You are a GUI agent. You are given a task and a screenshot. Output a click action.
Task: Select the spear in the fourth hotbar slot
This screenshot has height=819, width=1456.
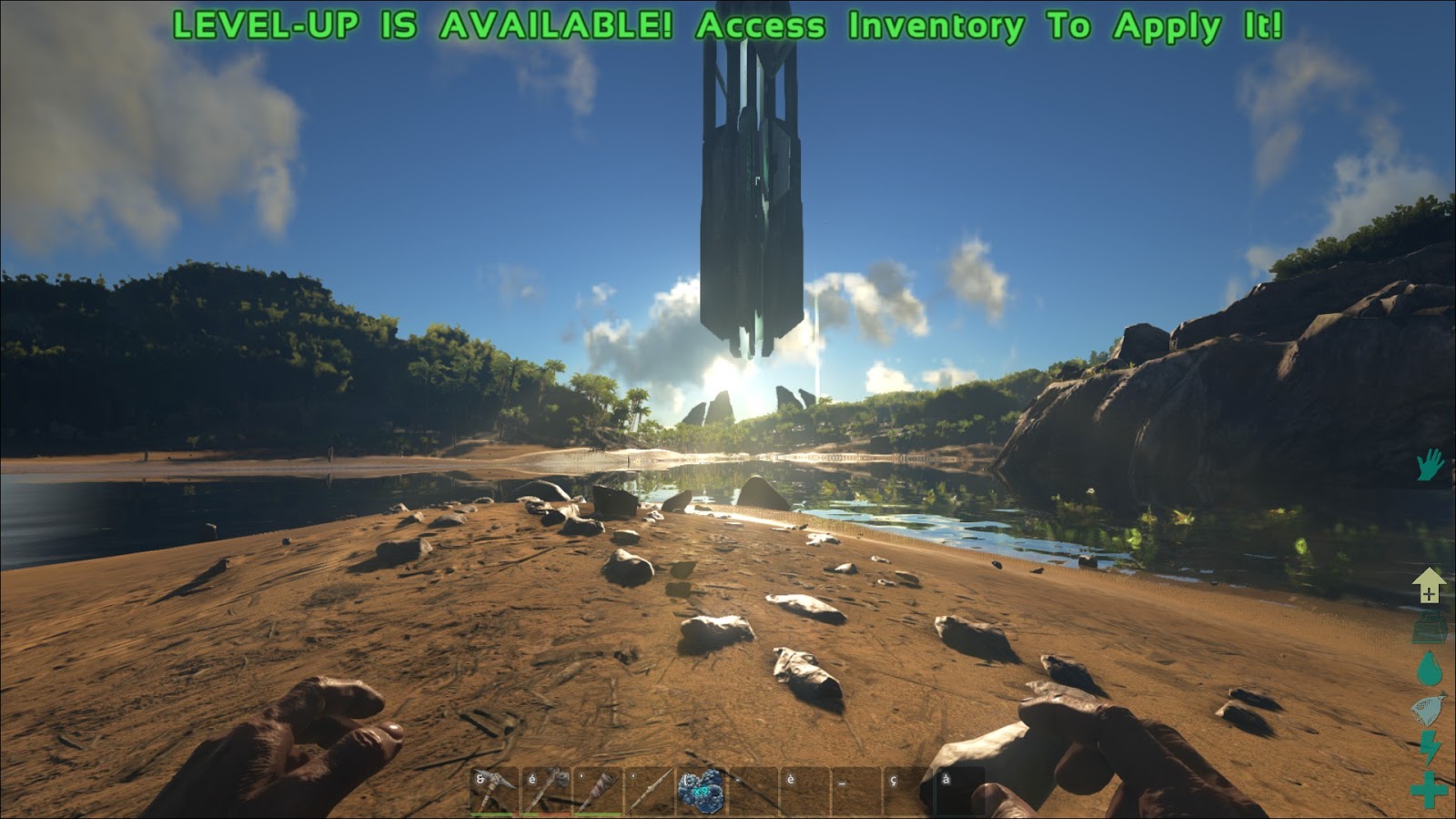(650, 787)
